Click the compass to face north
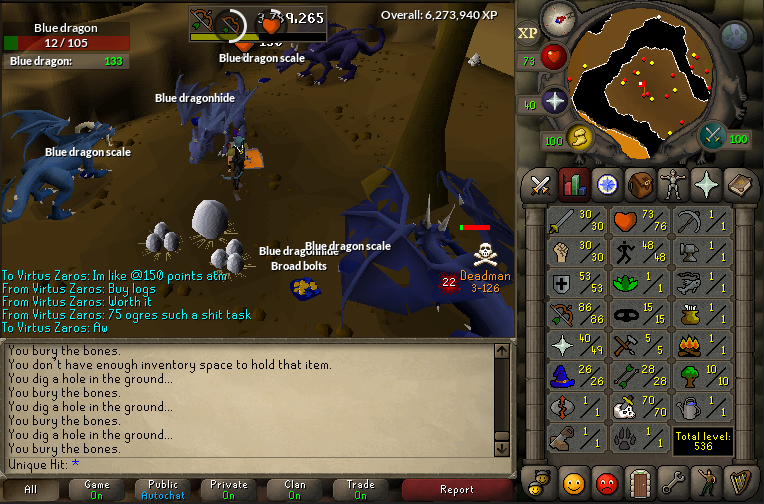This screenshot has width=764, height=504. pos(555,18)
